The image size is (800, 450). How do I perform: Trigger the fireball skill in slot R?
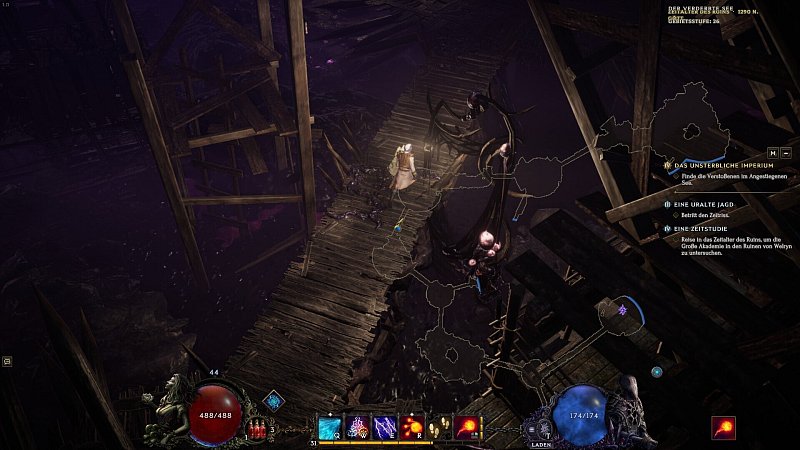412,427
